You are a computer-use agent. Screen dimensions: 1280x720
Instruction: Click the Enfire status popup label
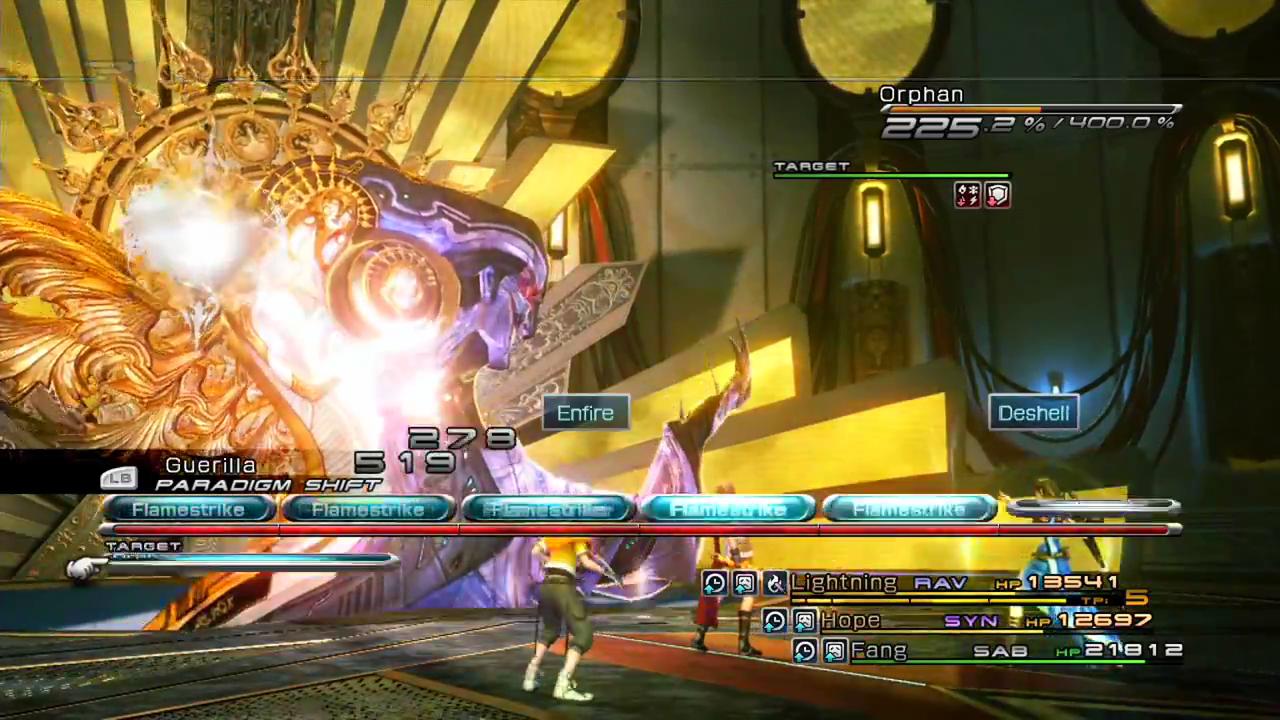pos(585,413)
